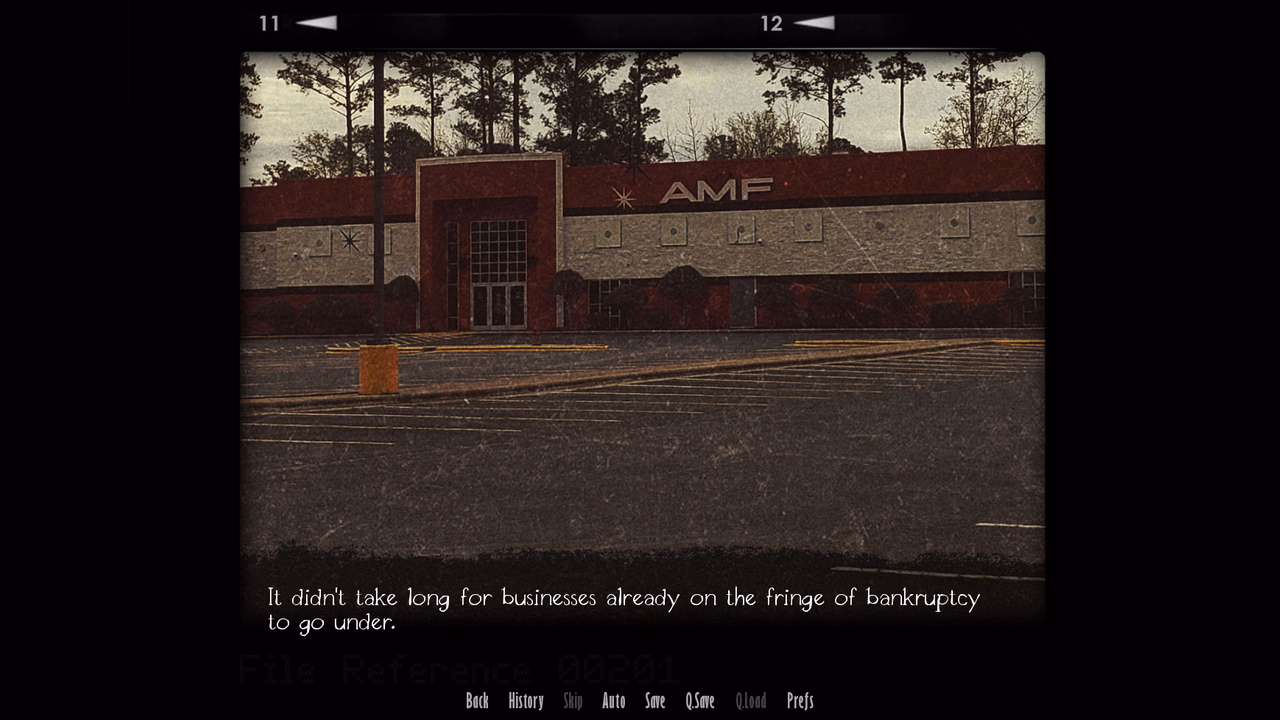Open the Prefs settings screen

tap(799, 701)
